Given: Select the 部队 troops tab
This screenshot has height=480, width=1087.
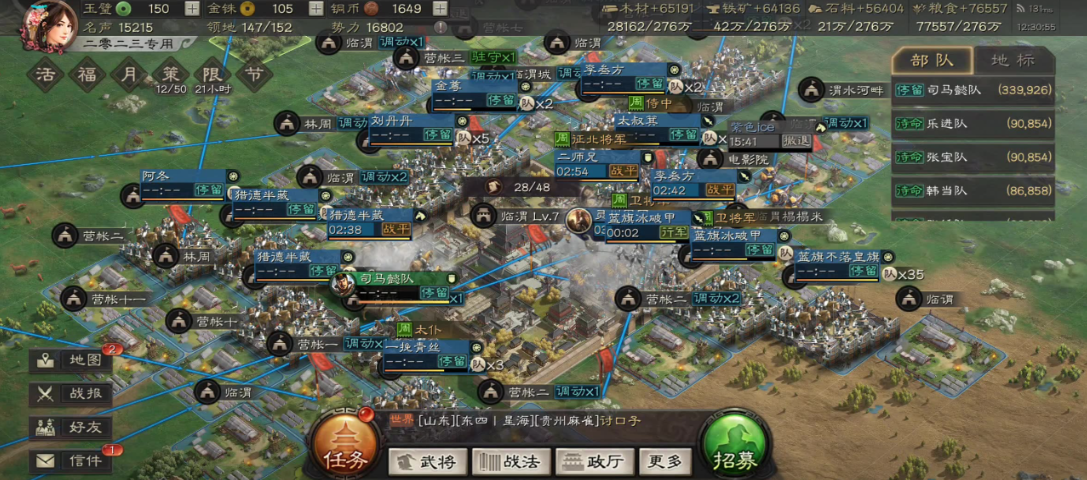Looking at the screenshot, I should coord(931,60).
